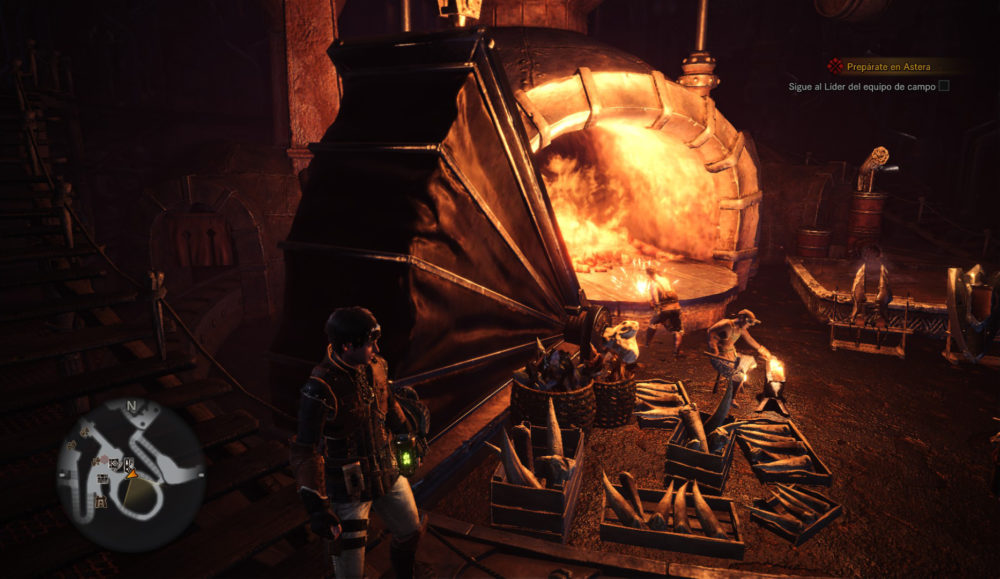Viewport: 1000px width, 579px height.
Task: Click the red quest emblem beside the quest title
Action: pos(835,66)
